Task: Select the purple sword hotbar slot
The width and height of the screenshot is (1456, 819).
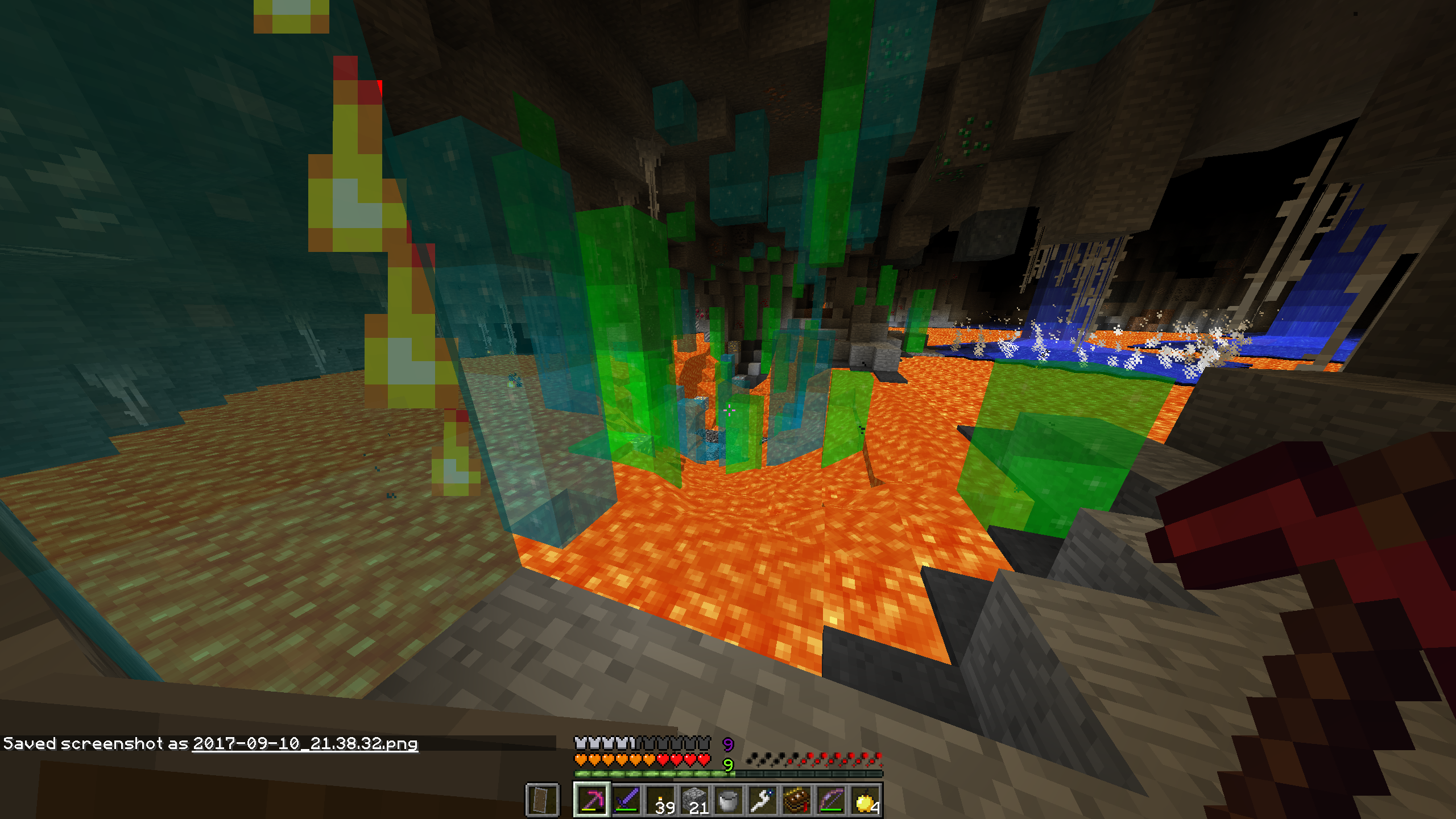Action: 626,800
